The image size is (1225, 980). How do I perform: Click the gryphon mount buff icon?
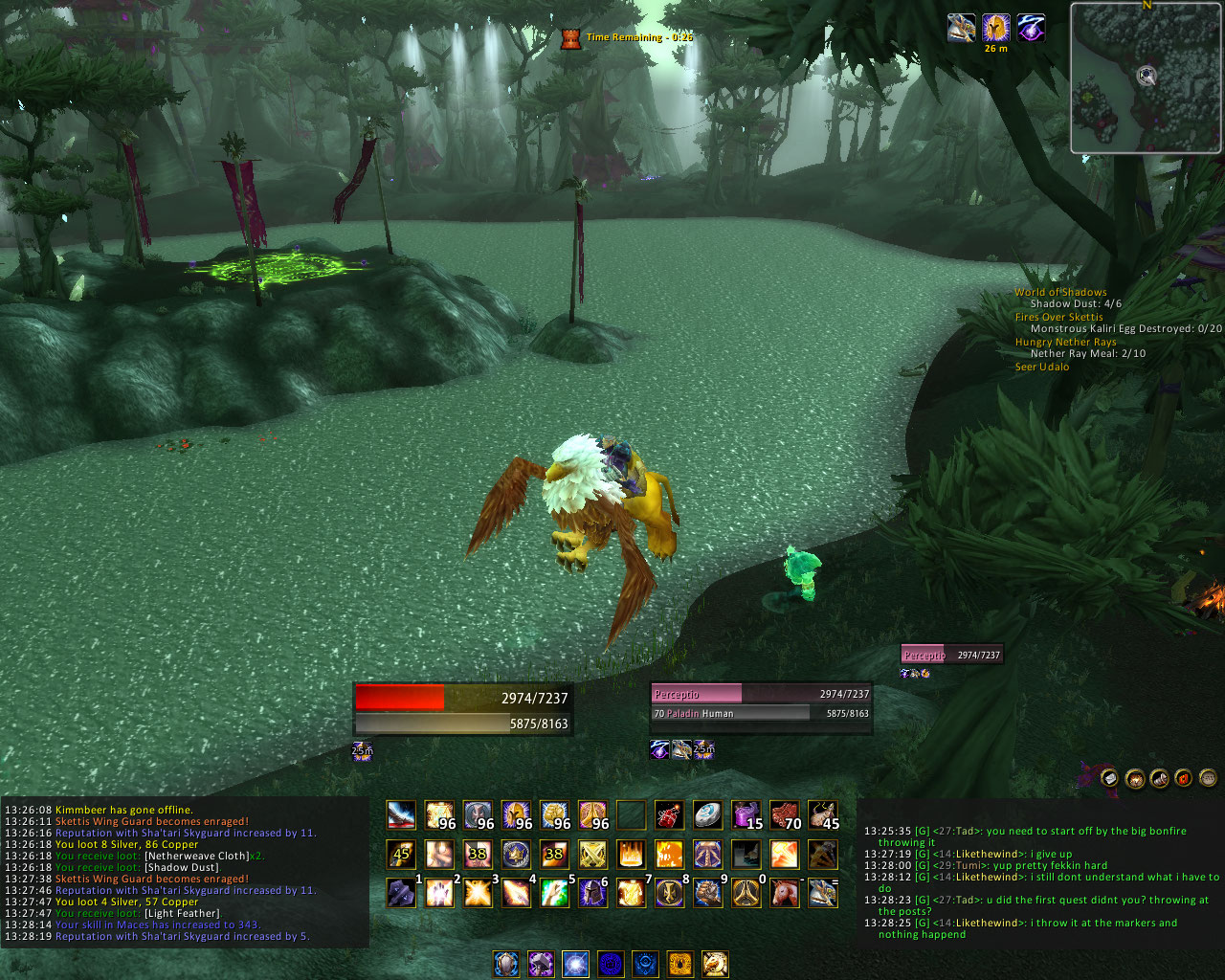click(961, 28)
